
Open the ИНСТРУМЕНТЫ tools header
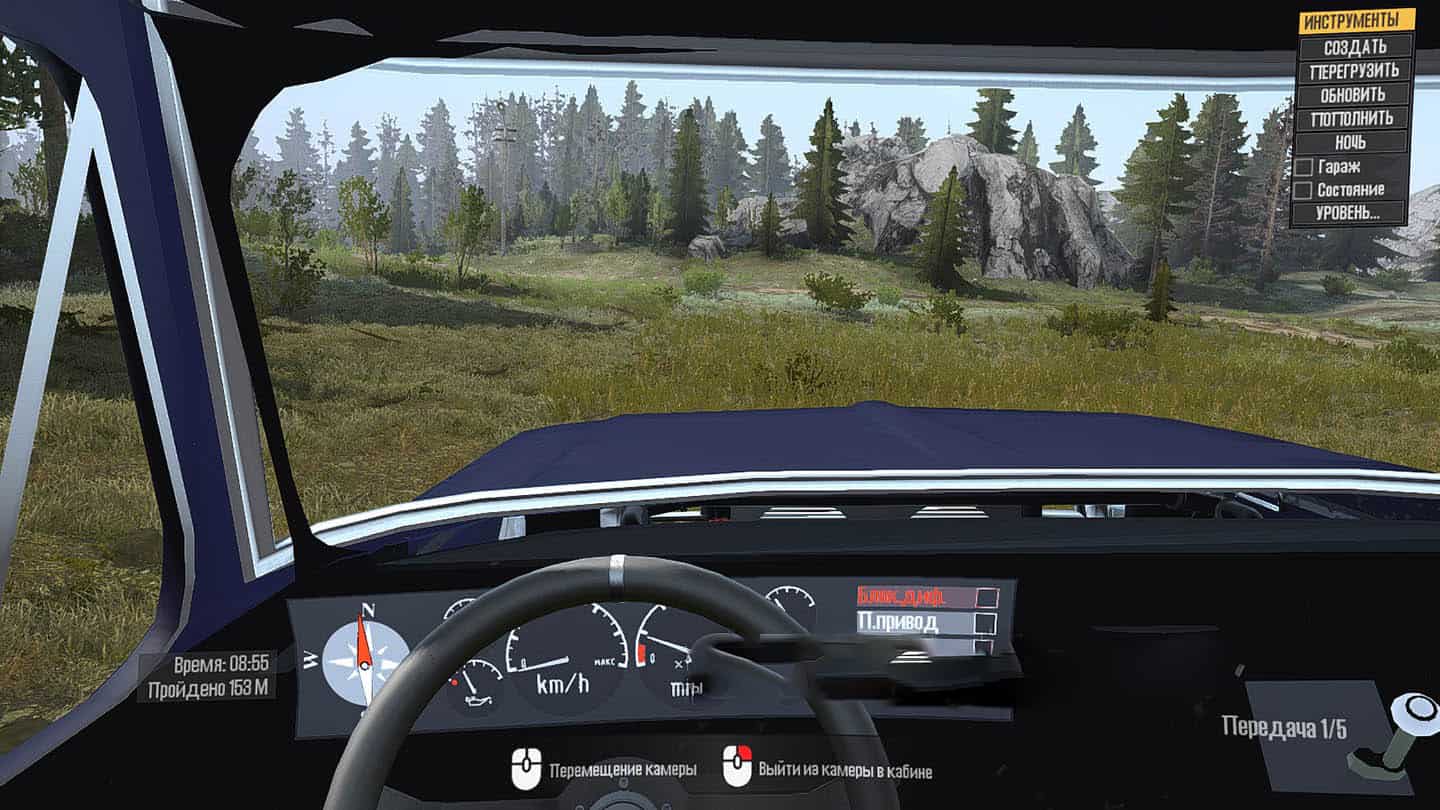pyautogui.click(x=1356, y=21)
